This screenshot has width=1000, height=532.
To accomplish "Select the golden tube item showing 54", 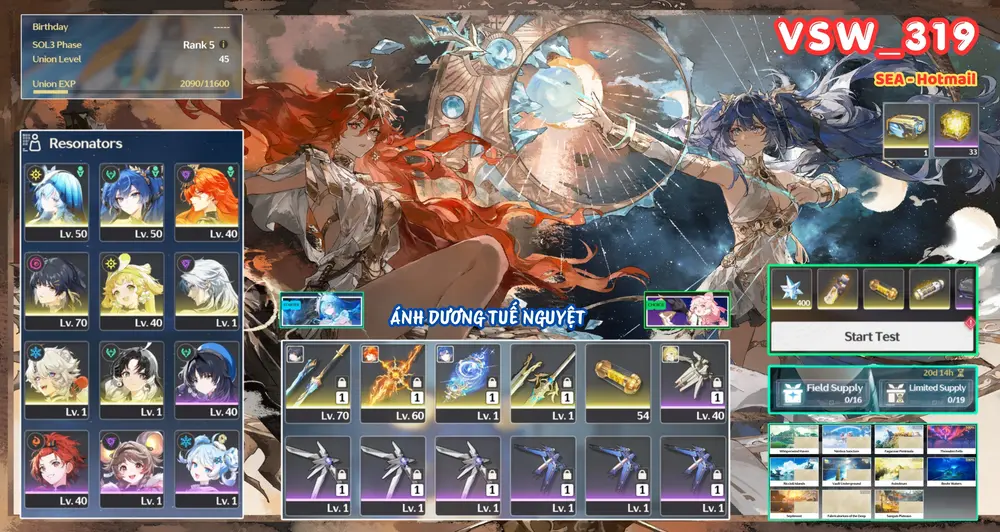I will coord(619,382).
